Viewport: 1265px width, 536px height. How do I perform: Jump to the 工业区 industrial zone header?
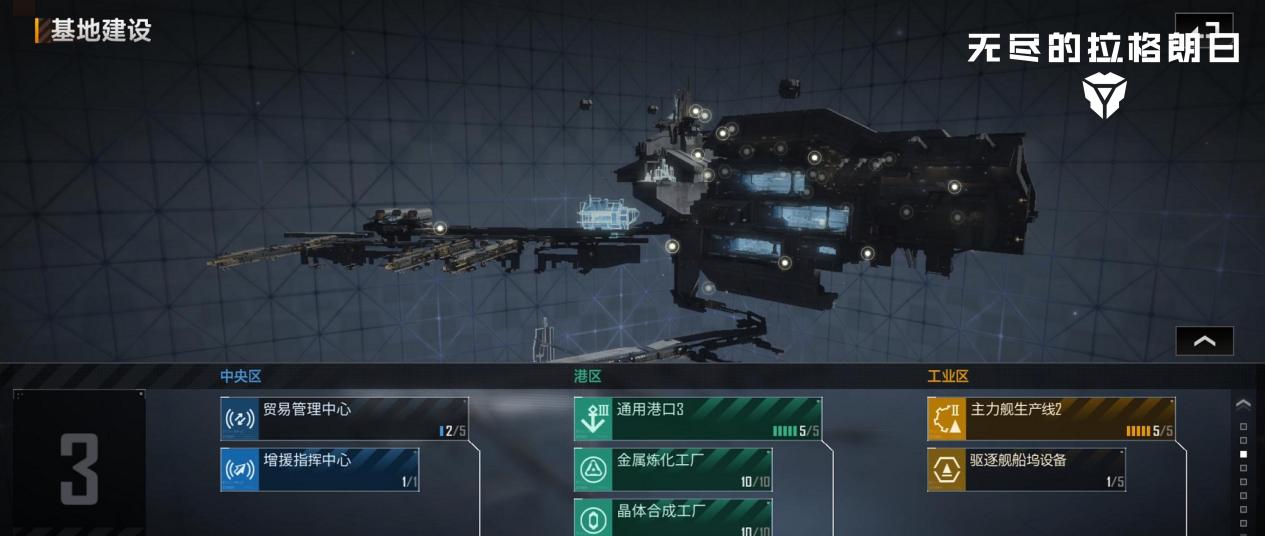(947, 376)
